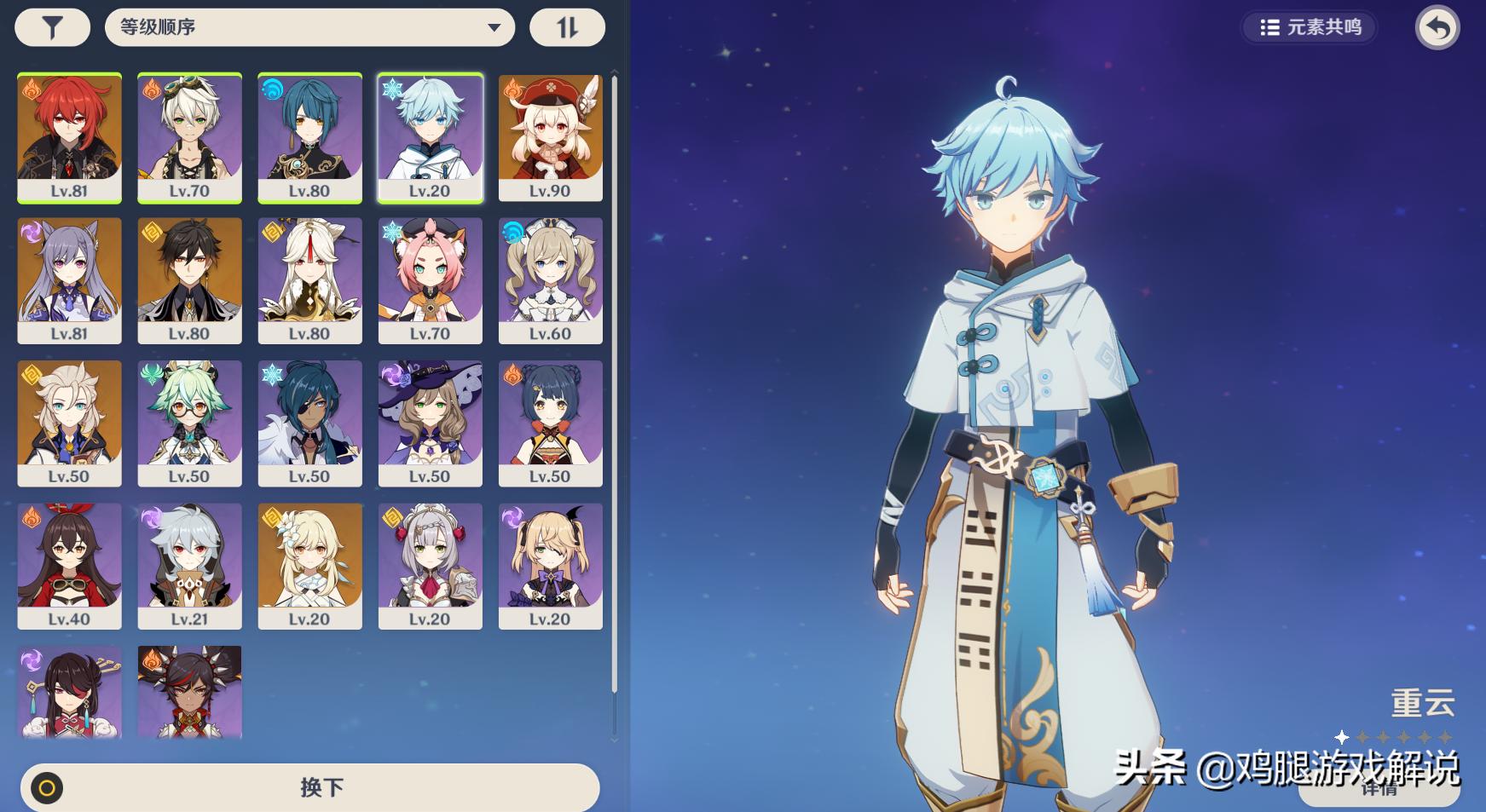This screenshot has height=812, width=1486.
Task: Open the 元素共鸣 elemental resonance list
Action: pos(1310,28)
